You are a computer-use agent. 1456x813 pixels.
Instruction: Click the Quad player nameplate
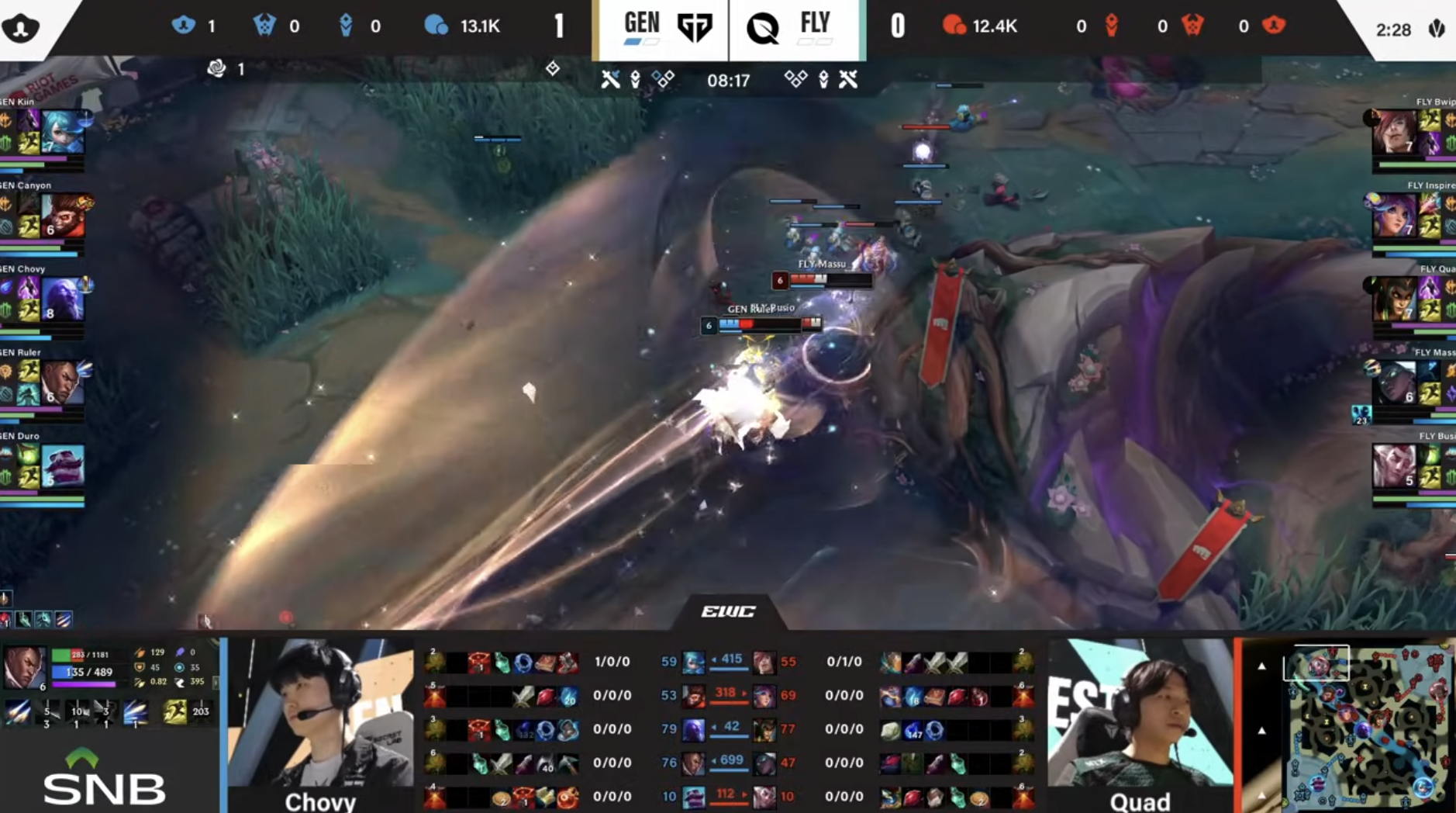(1140, 803)
